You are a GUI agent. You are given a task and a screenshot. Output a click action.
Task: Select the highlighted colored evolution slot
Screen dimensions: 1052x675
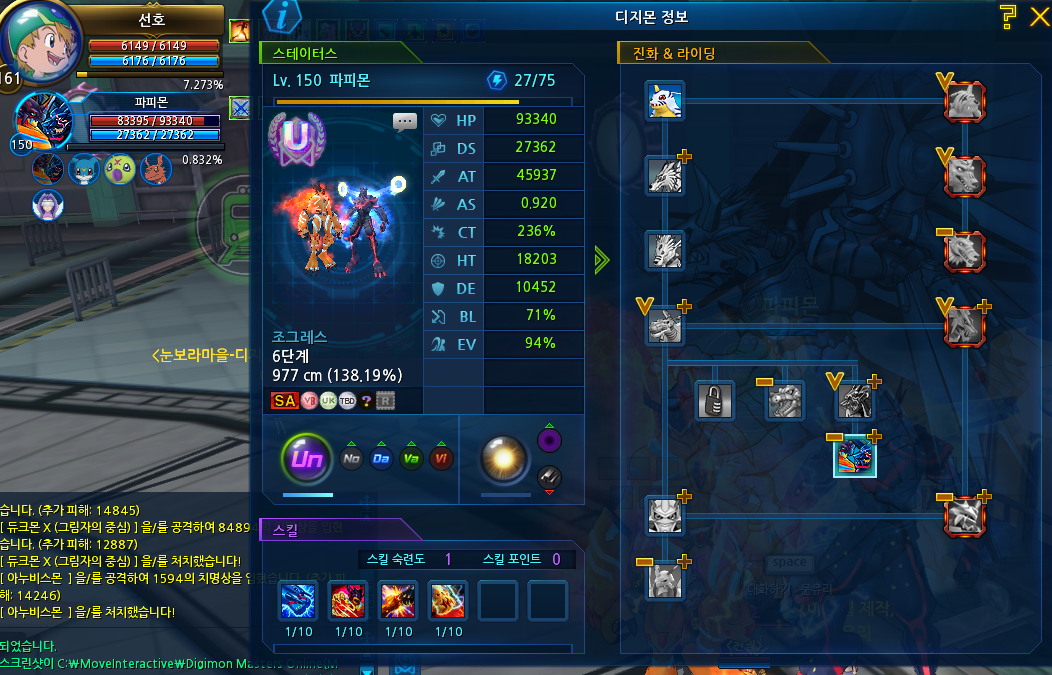click(x=855, y=457)
